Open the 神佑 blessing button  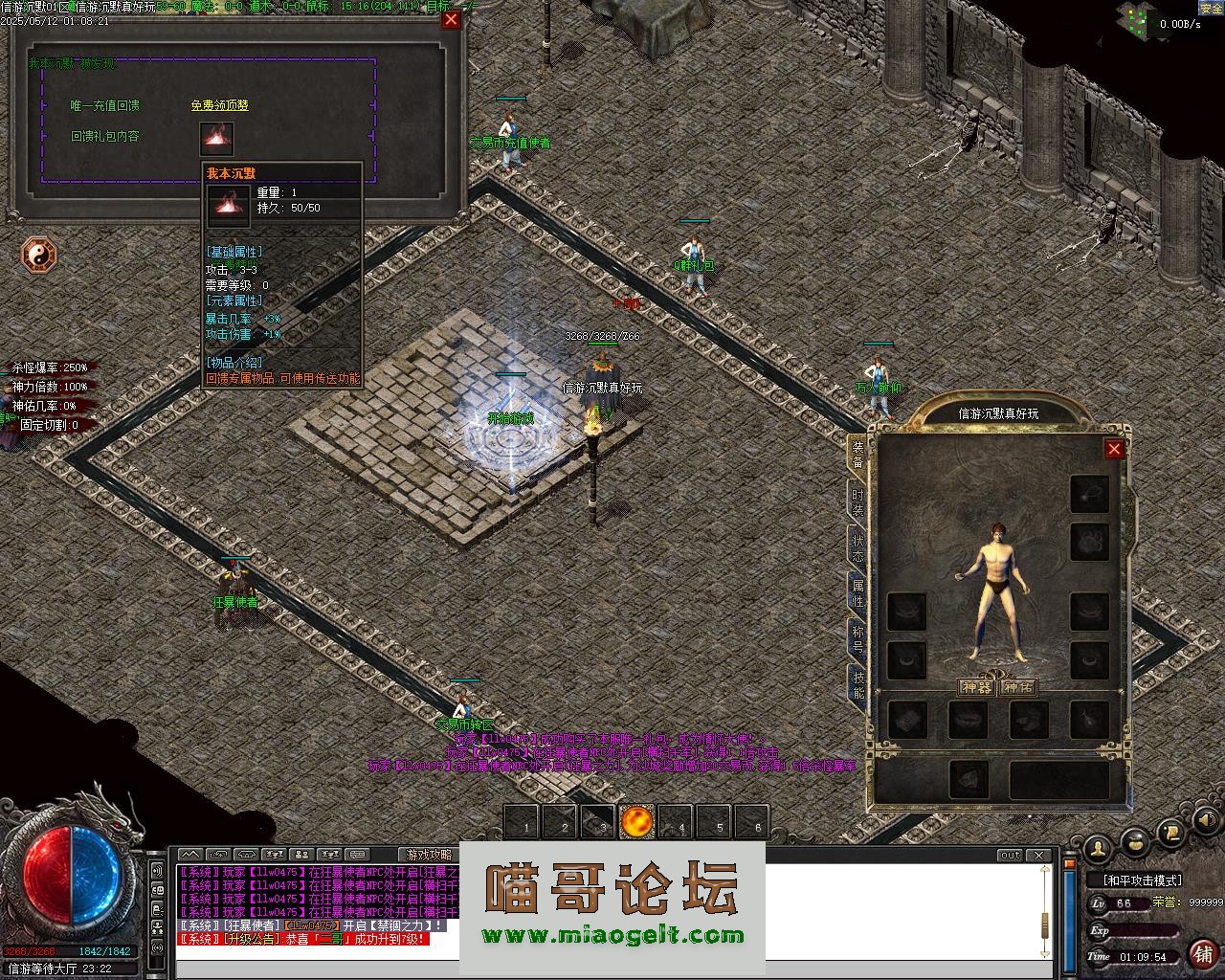(1017, 687)
